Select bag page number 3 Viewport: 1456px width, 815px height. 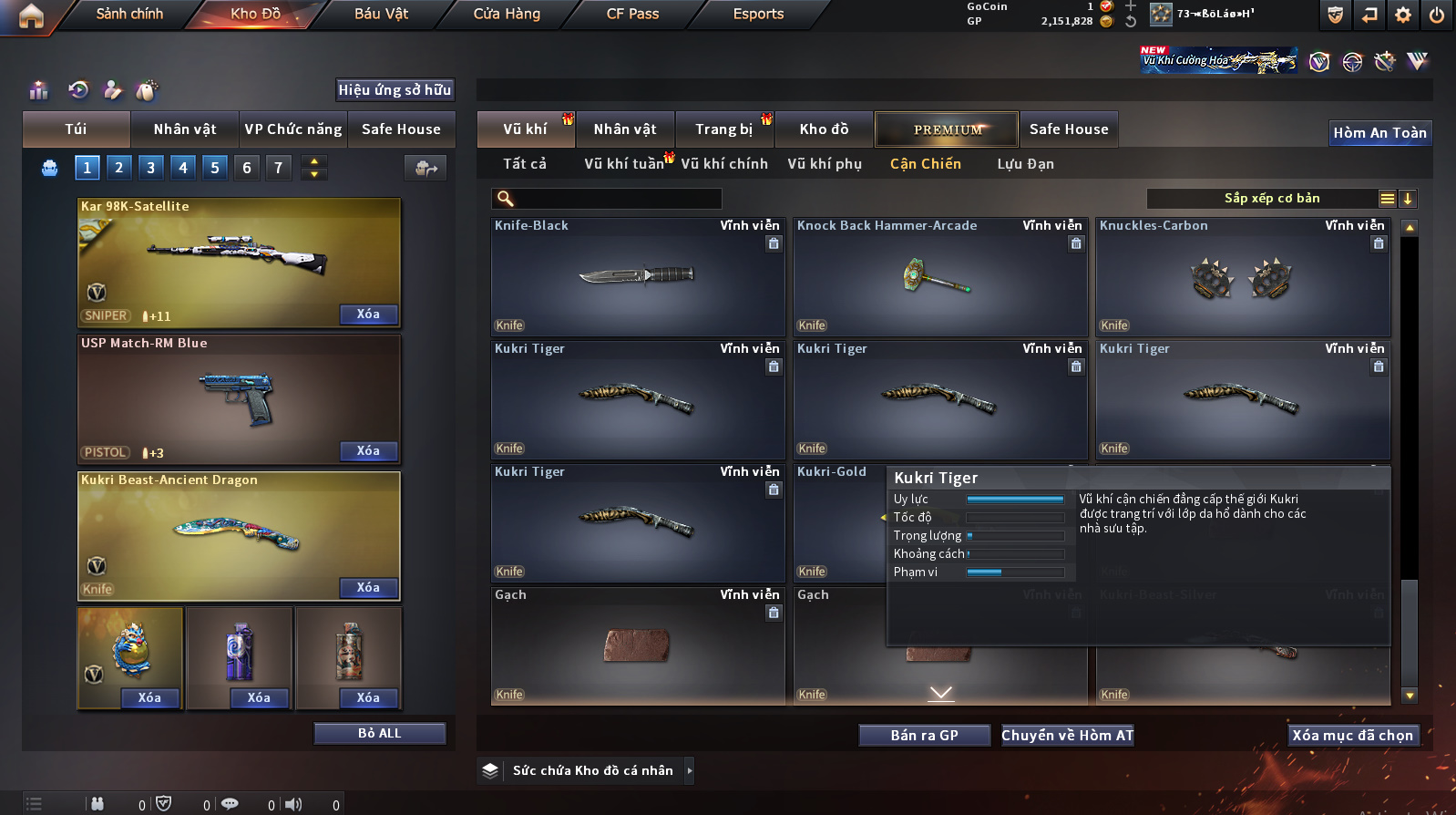tap(151, 168)
